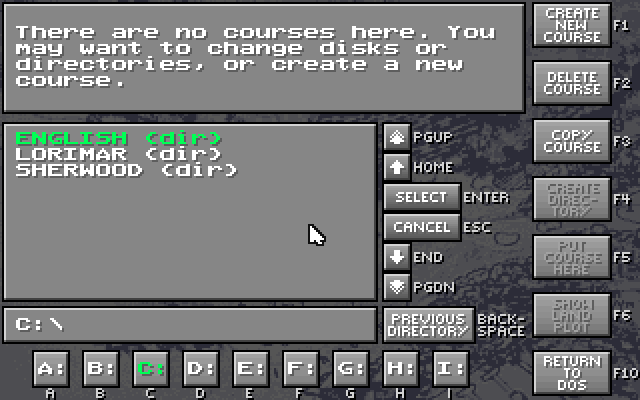This screenshot has width=640, height=400.
Task: Go to the previous directory
Action: pyautogui.click(x=428, y=324)
